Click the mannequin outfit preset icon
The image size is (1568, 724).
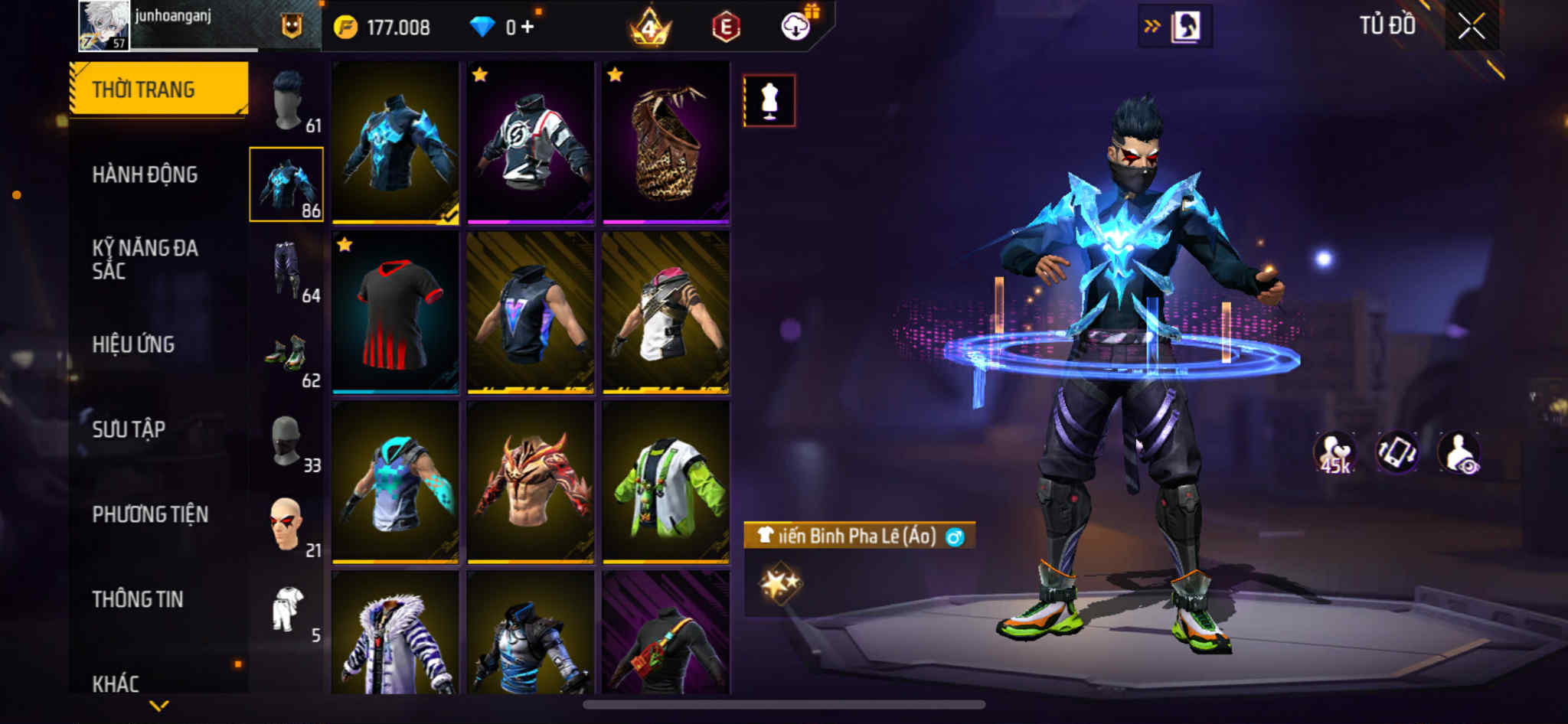[x=769, y=101]
